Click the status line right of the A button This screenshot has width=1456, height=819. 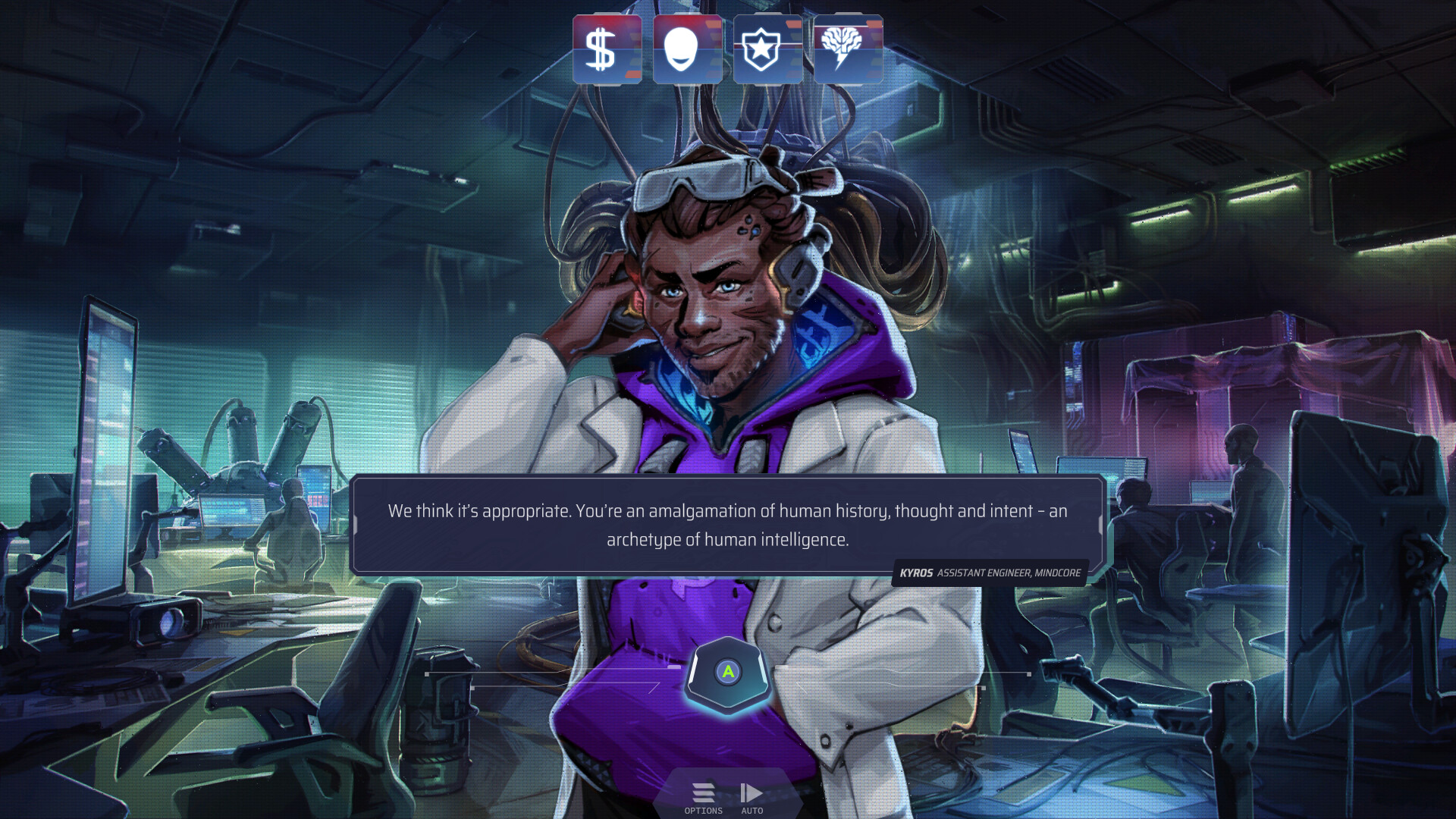point(902,673)
